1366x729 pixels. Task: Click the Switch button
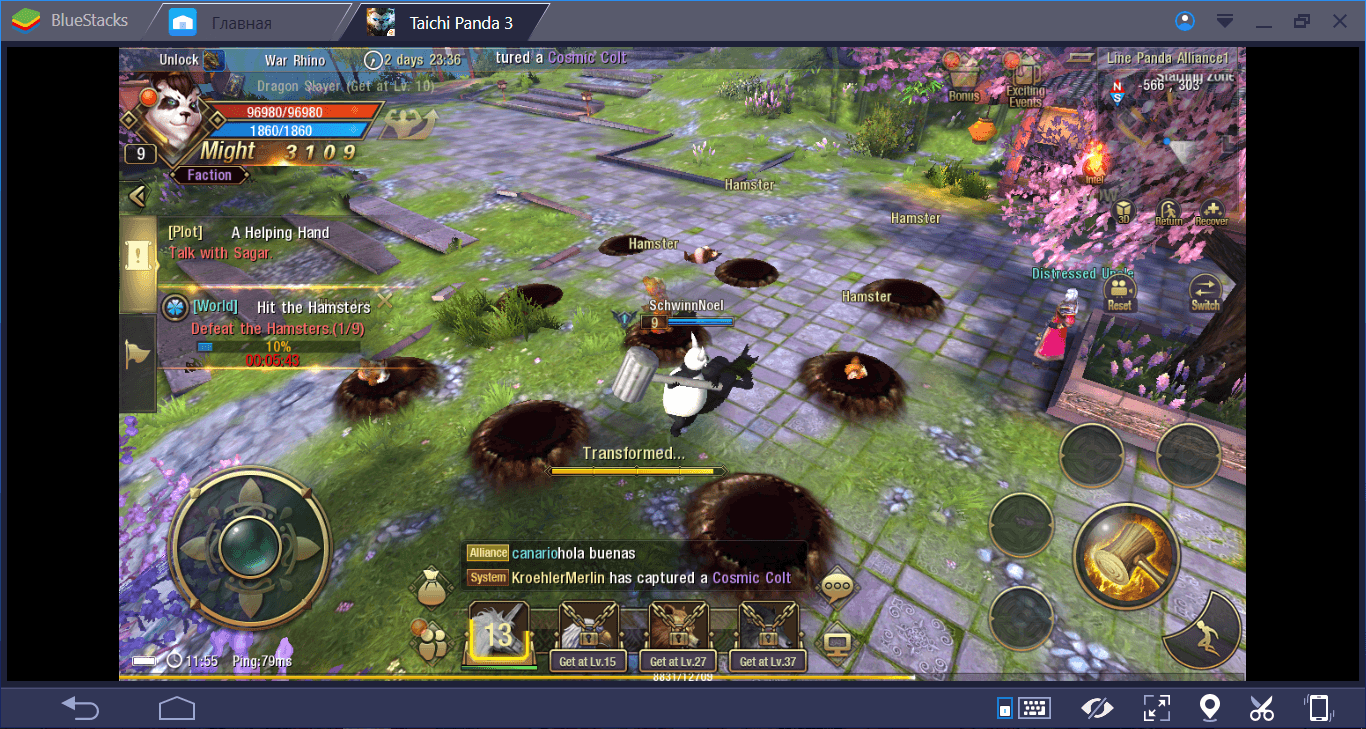(1205, 293)
